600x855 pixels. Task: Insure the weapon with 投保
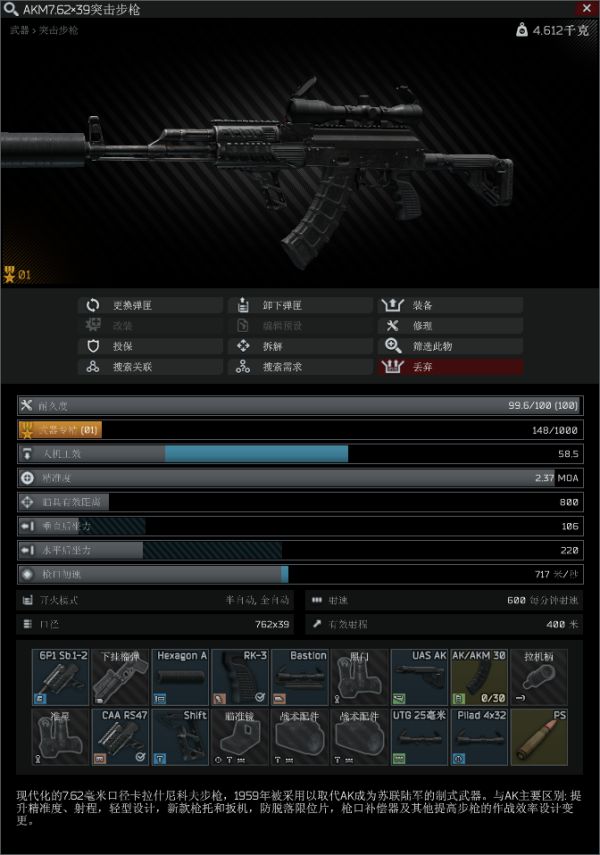(x=150, y=346)
